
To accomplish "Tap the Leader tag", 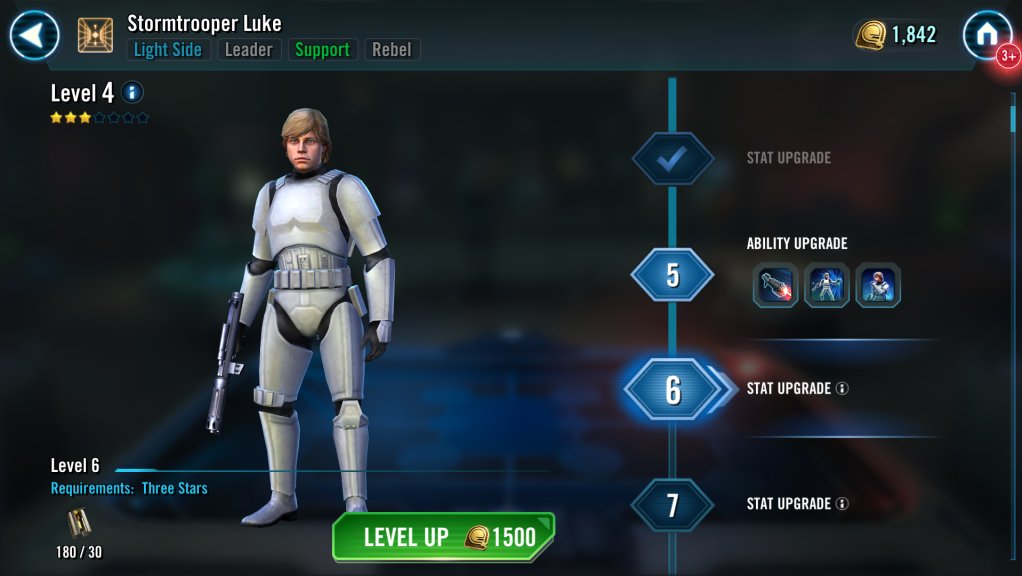I will click(x=249, y=49).
